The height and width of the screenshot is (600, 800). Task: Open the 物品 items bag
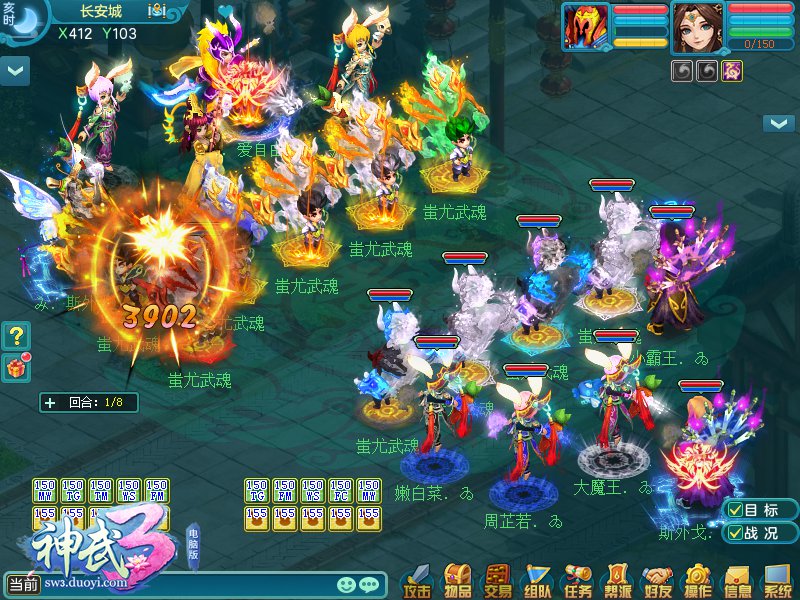point(458,580)
